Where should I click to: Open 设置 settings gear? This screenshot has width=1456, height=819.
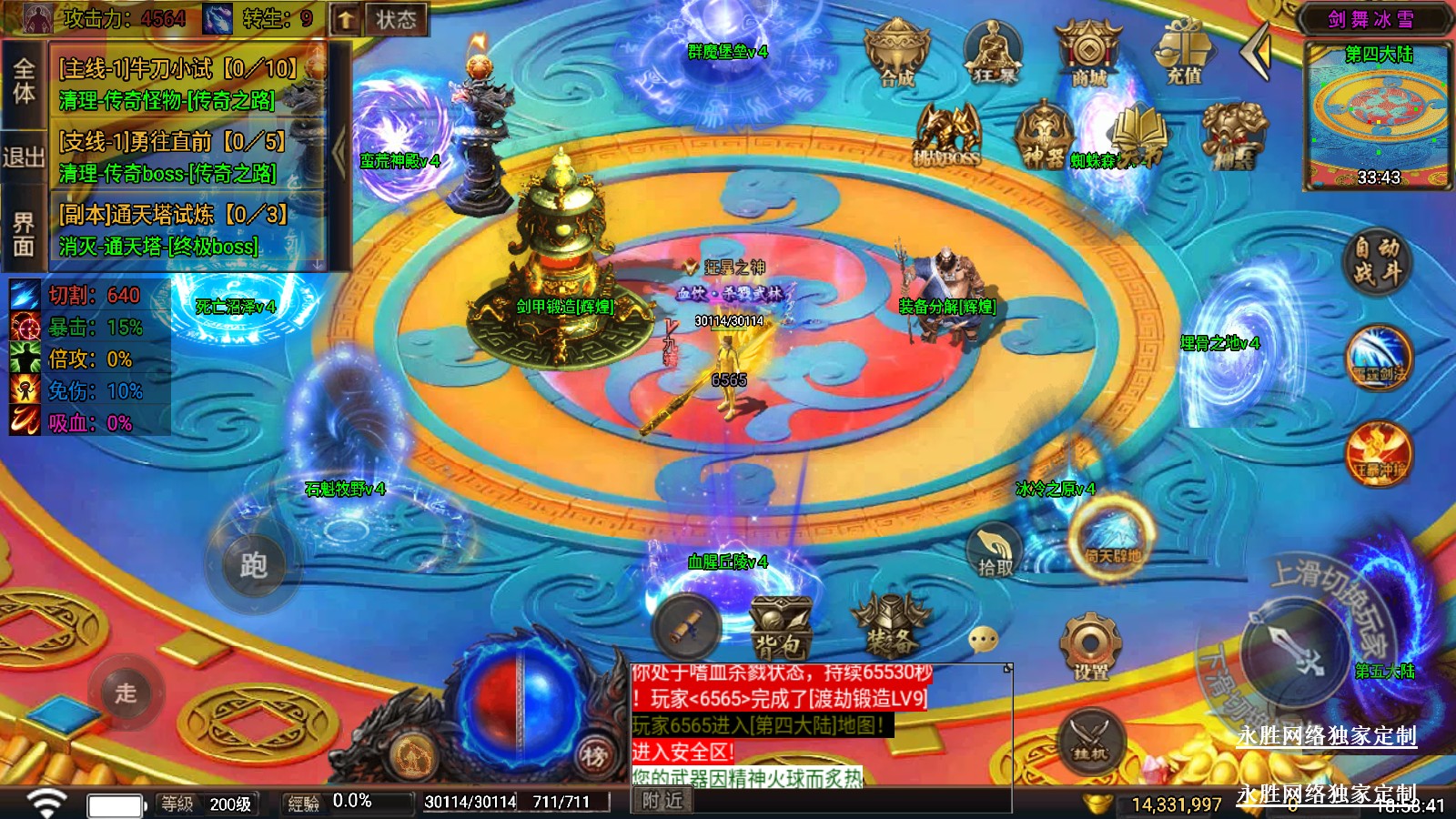pyautogui.click(x=1089, y=646)
